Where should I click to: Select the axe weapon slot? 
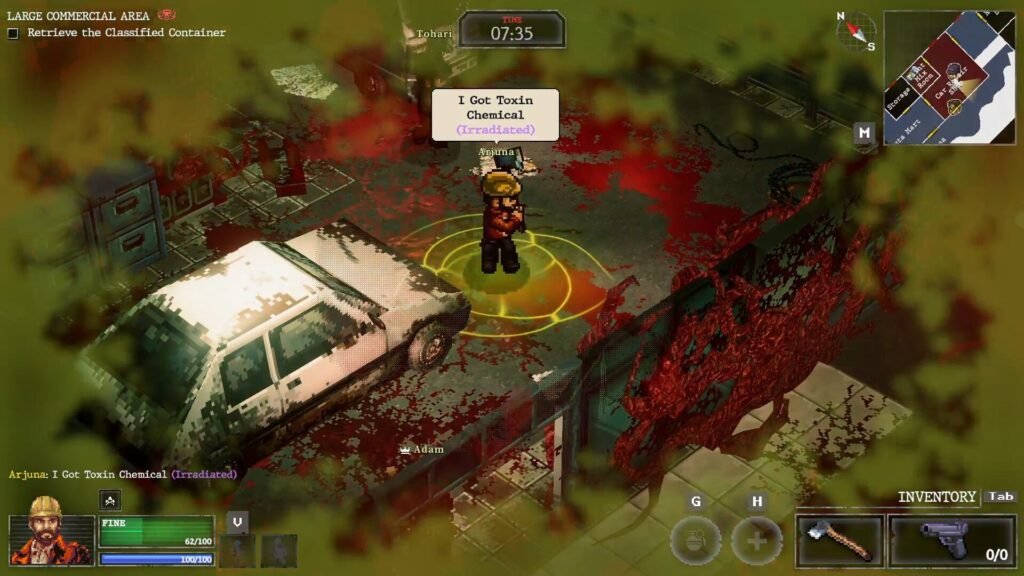840,540
